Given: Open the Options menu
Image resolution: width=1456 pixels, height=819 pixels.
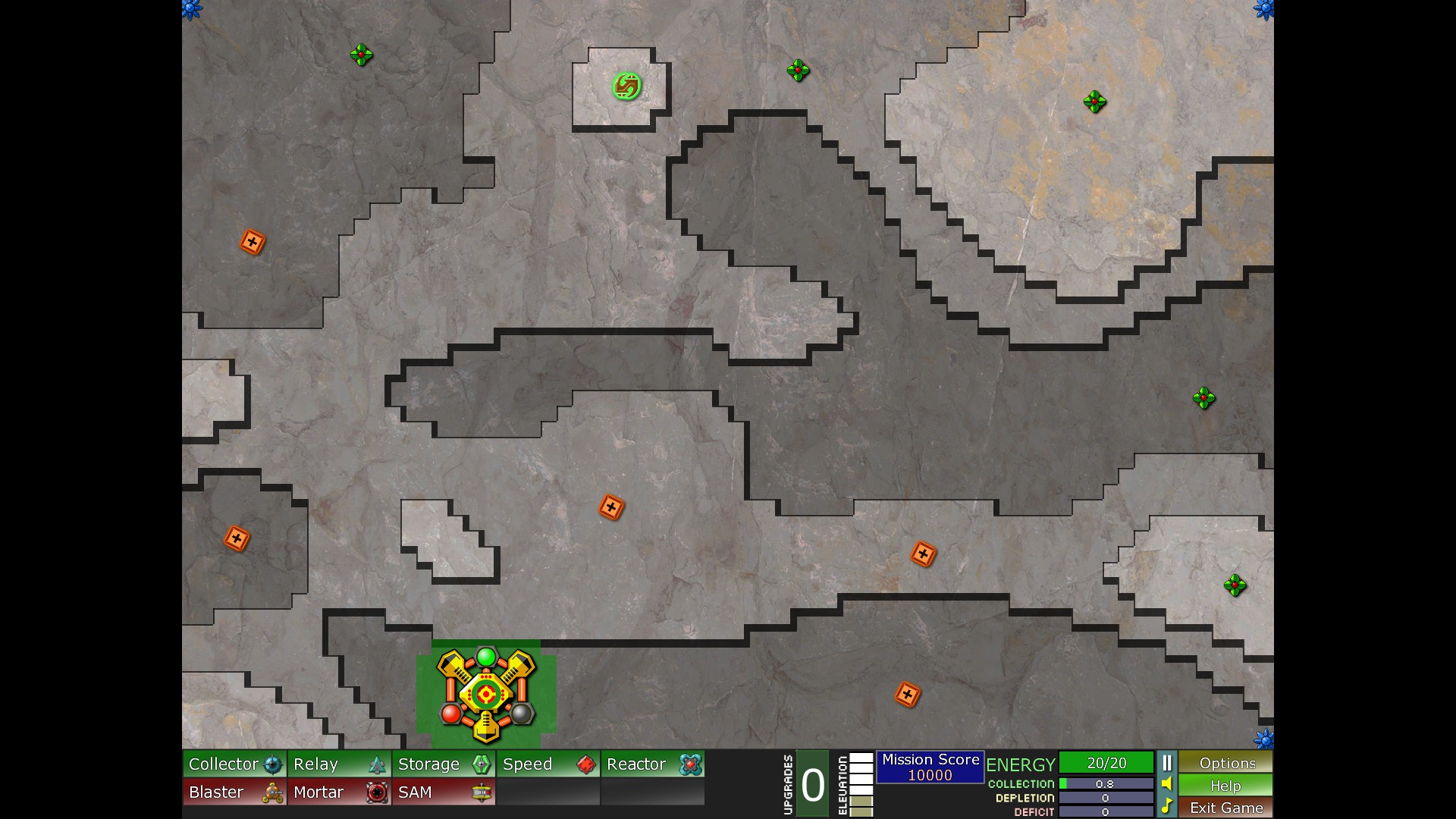Looking at the screenshot, I should tap(1225, 763).
